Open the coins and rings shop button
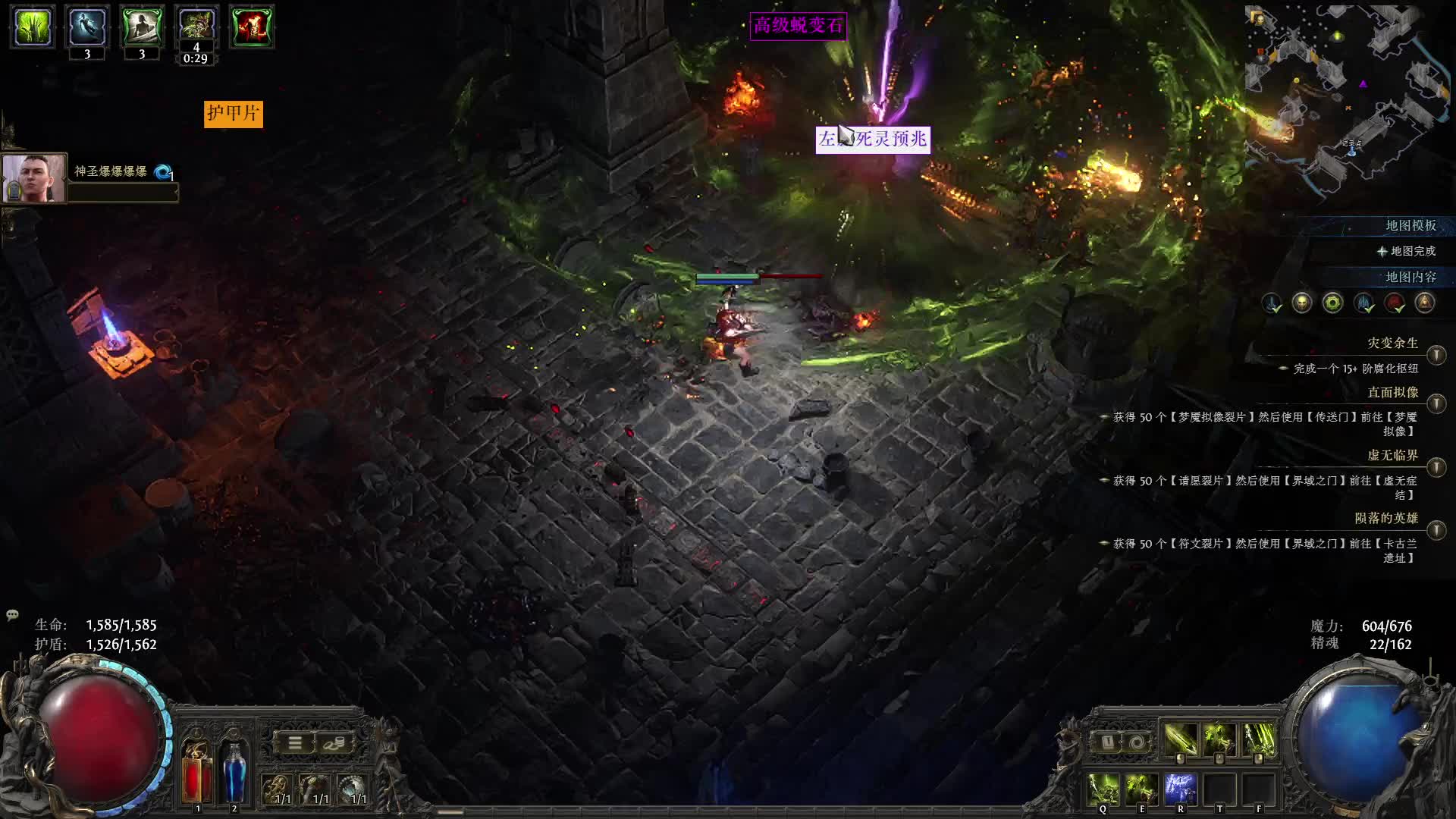This screenshot has height=819, width=1456. pyautogui.click(x=334, y=743)
